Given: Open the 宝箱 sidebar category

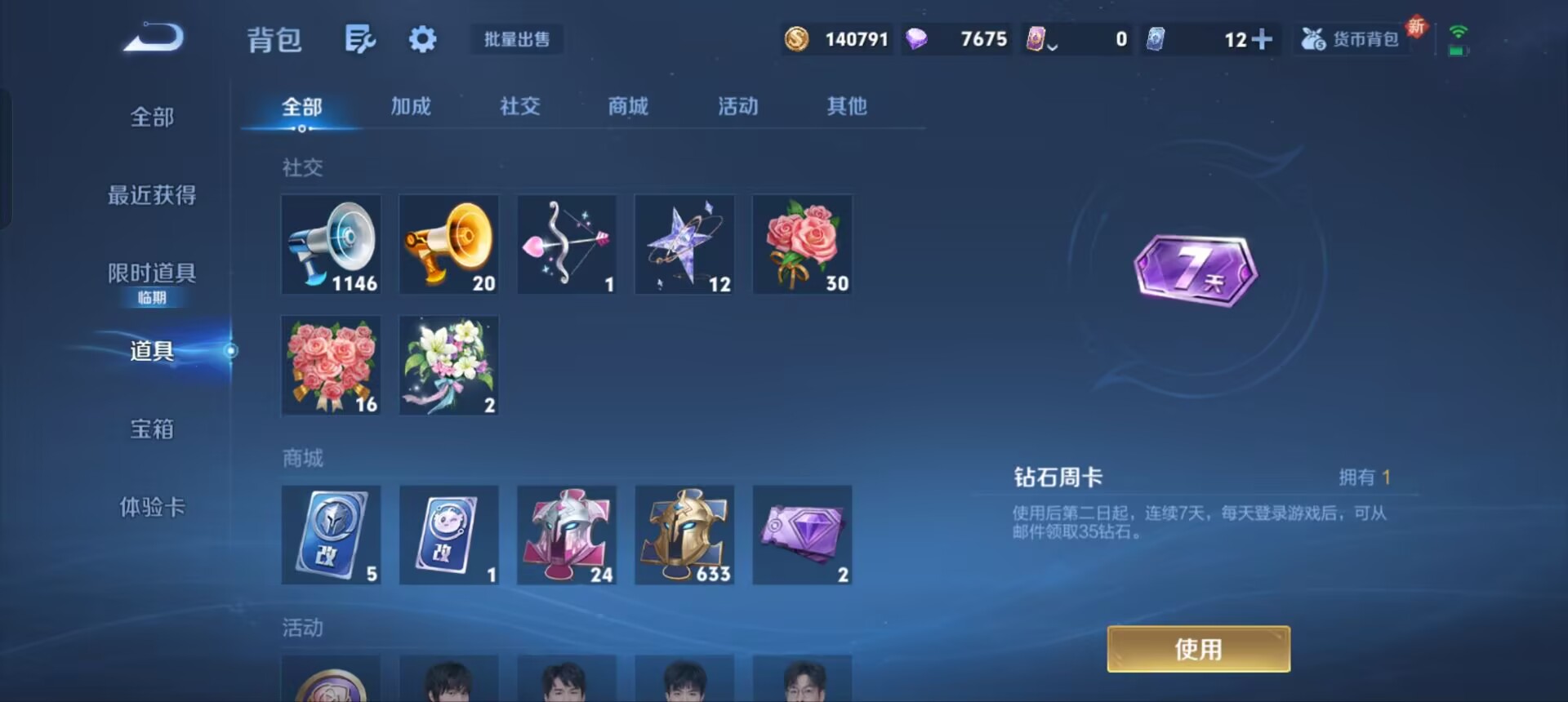Looking at the screenshot, I should pyautogui.click(x=152, y=429).
